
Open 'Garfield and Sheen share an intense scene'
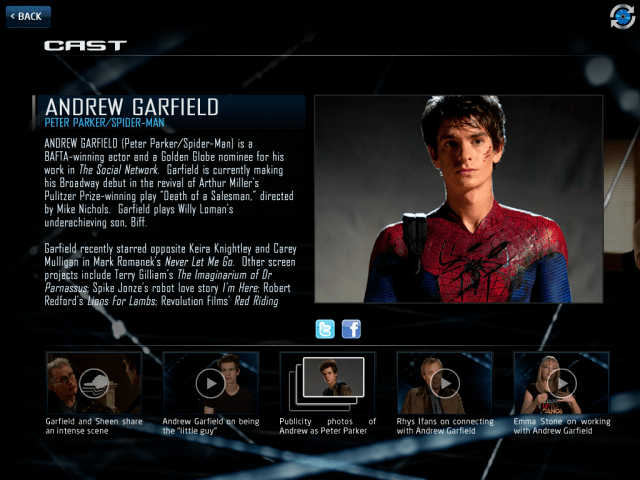coord(94,383)
